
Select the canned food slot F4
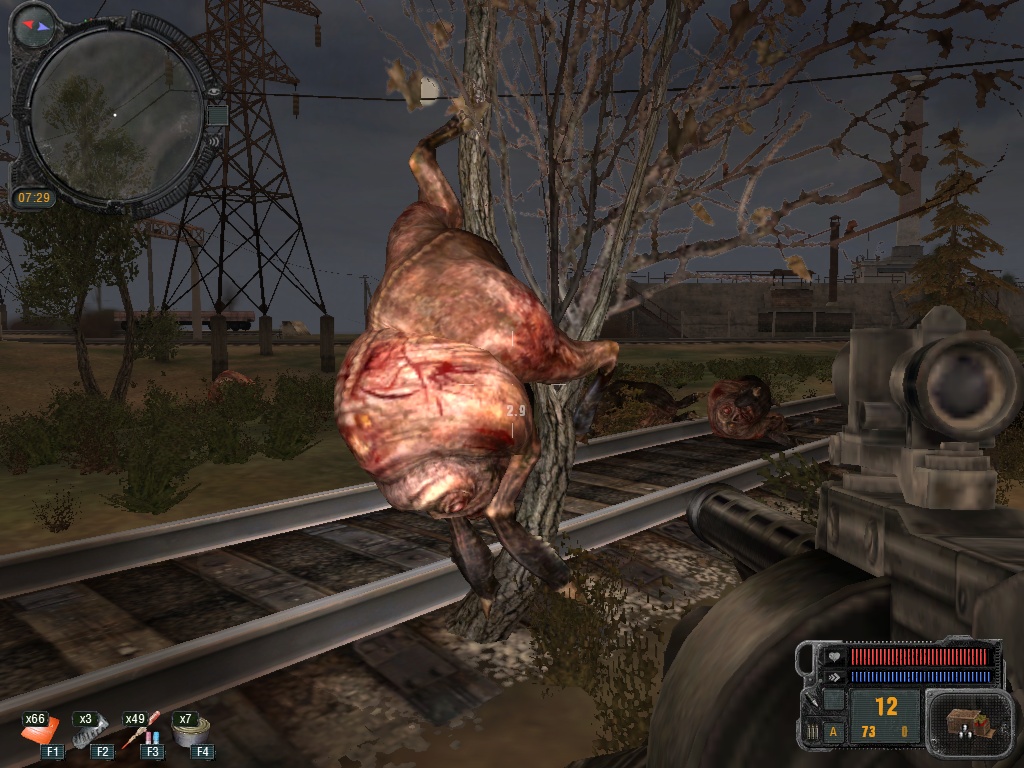187,734
